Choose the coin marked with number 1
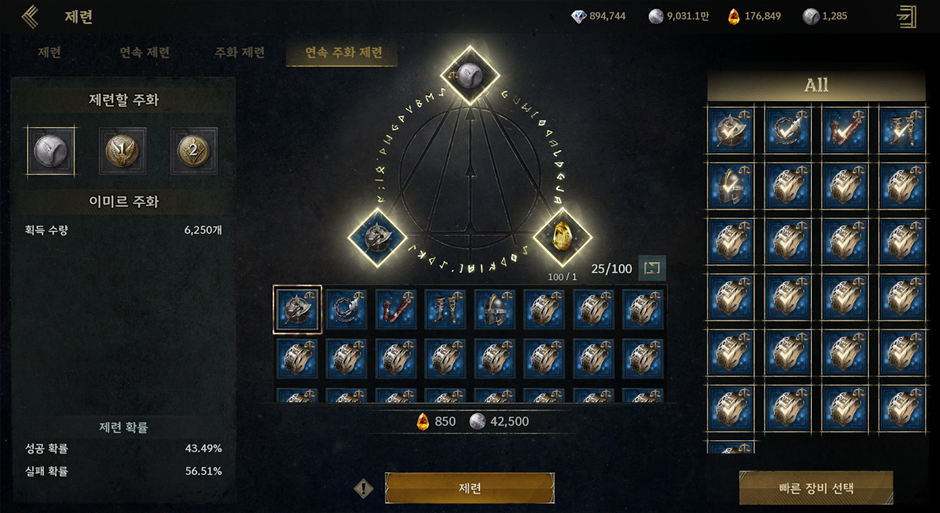The width and height of the screenshot is (940, 513). point(122,151)
